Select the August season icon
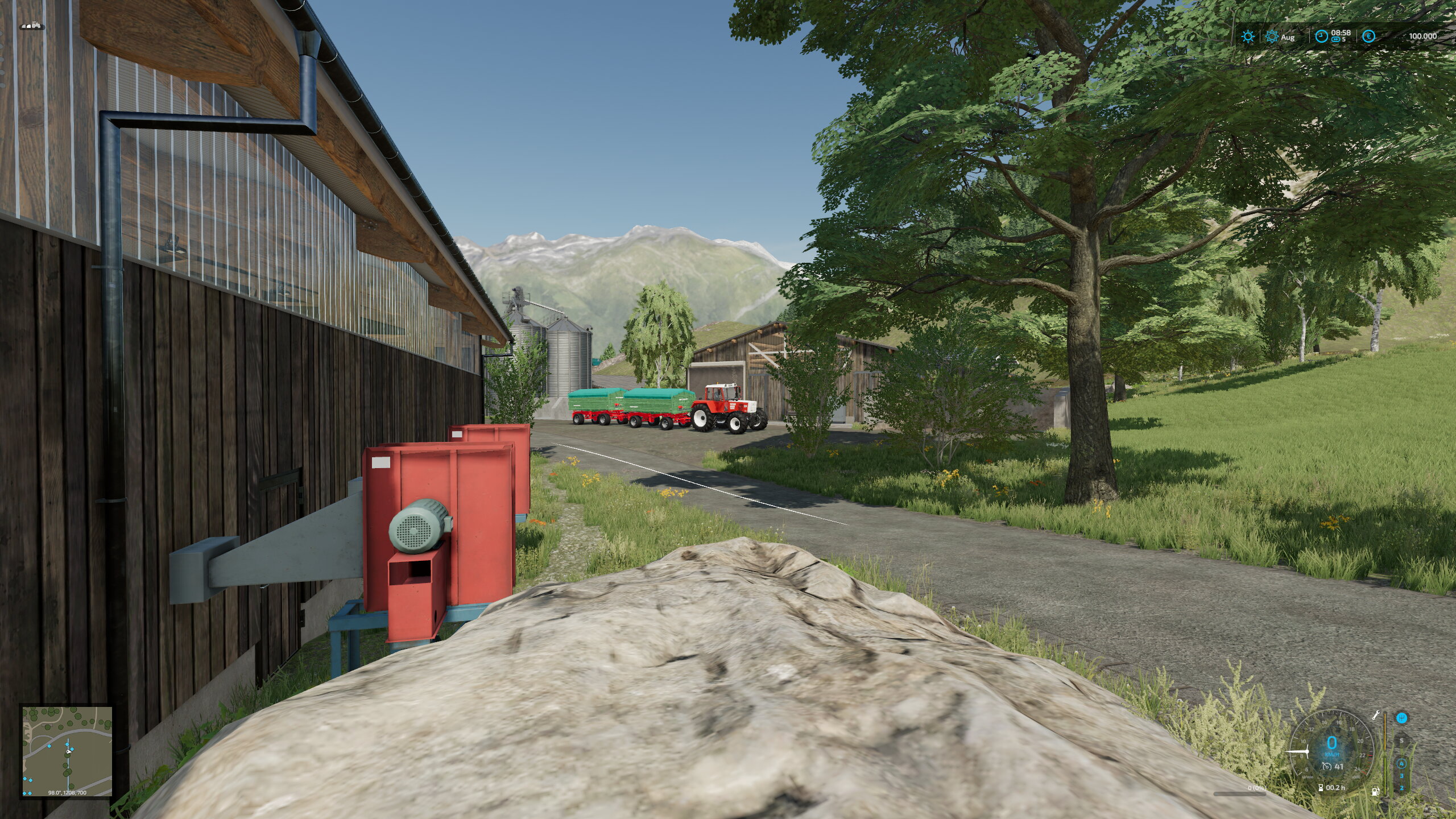The width and height of the screenshot is (1456, 819). pyautogui.click(x=1272, y=36)
